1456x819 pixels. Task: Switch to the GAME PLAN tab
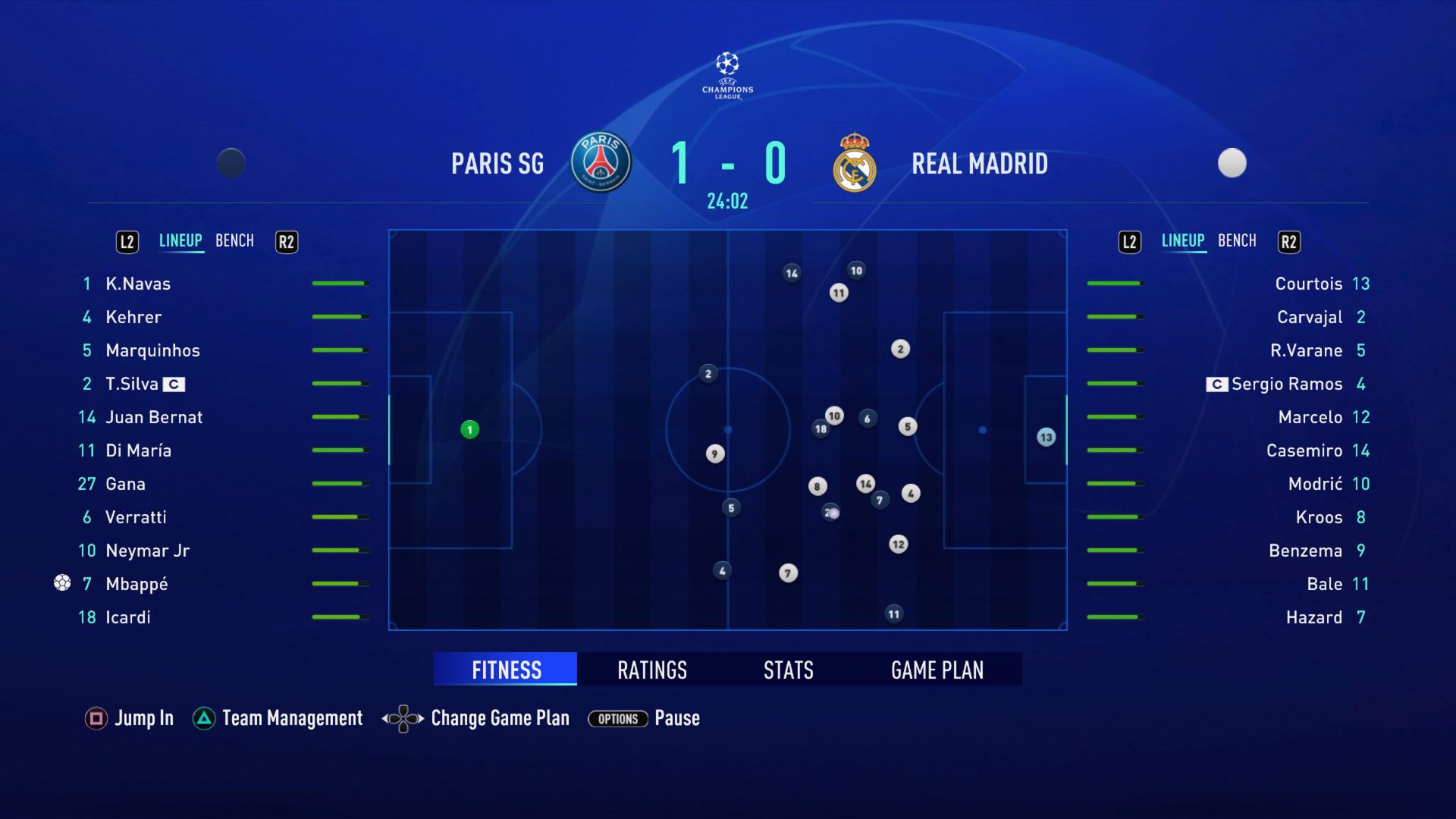(937, 670)
